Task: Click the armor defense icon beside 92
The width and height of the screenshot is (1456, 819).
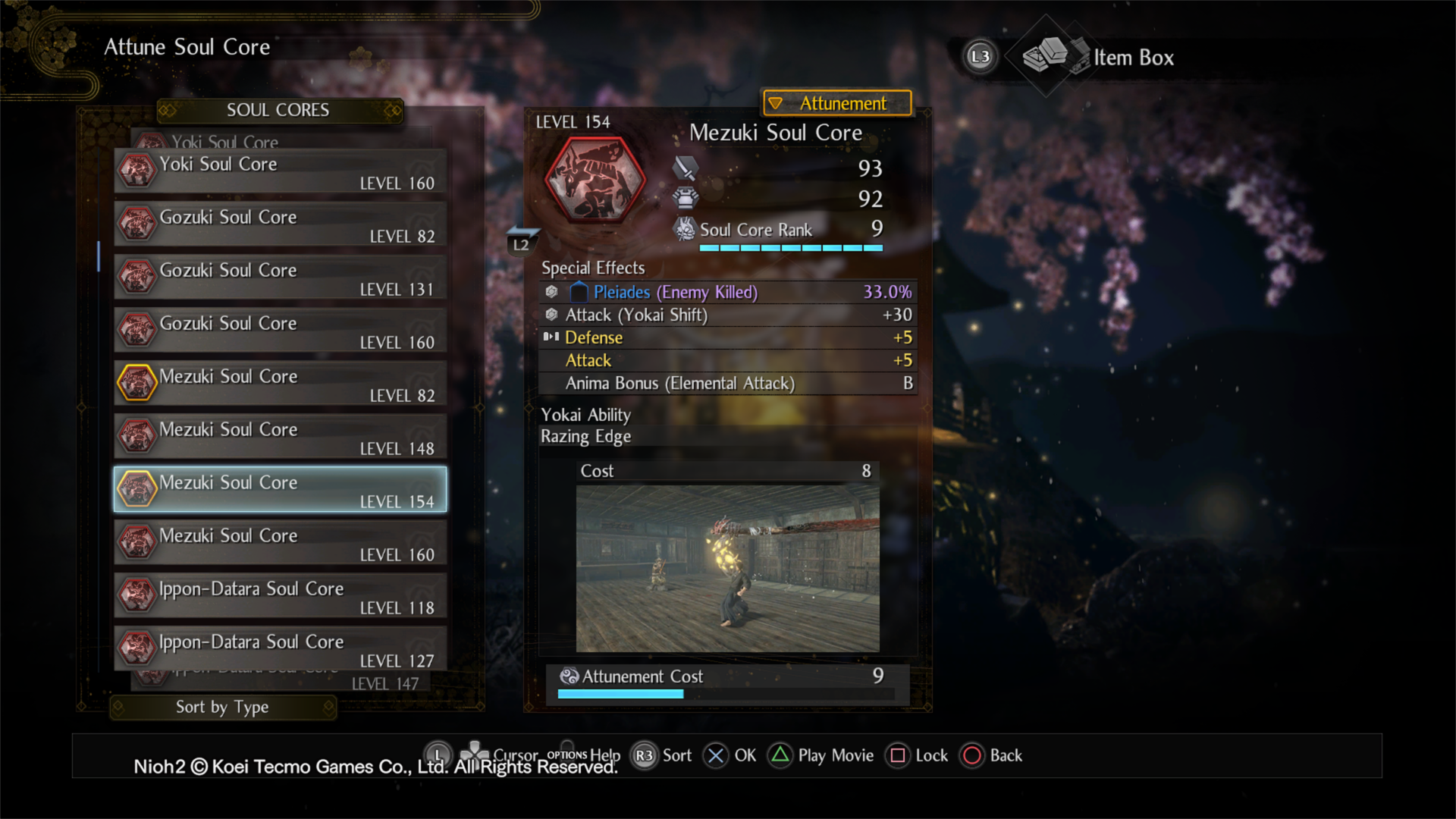Action: (x=686, y=199)
